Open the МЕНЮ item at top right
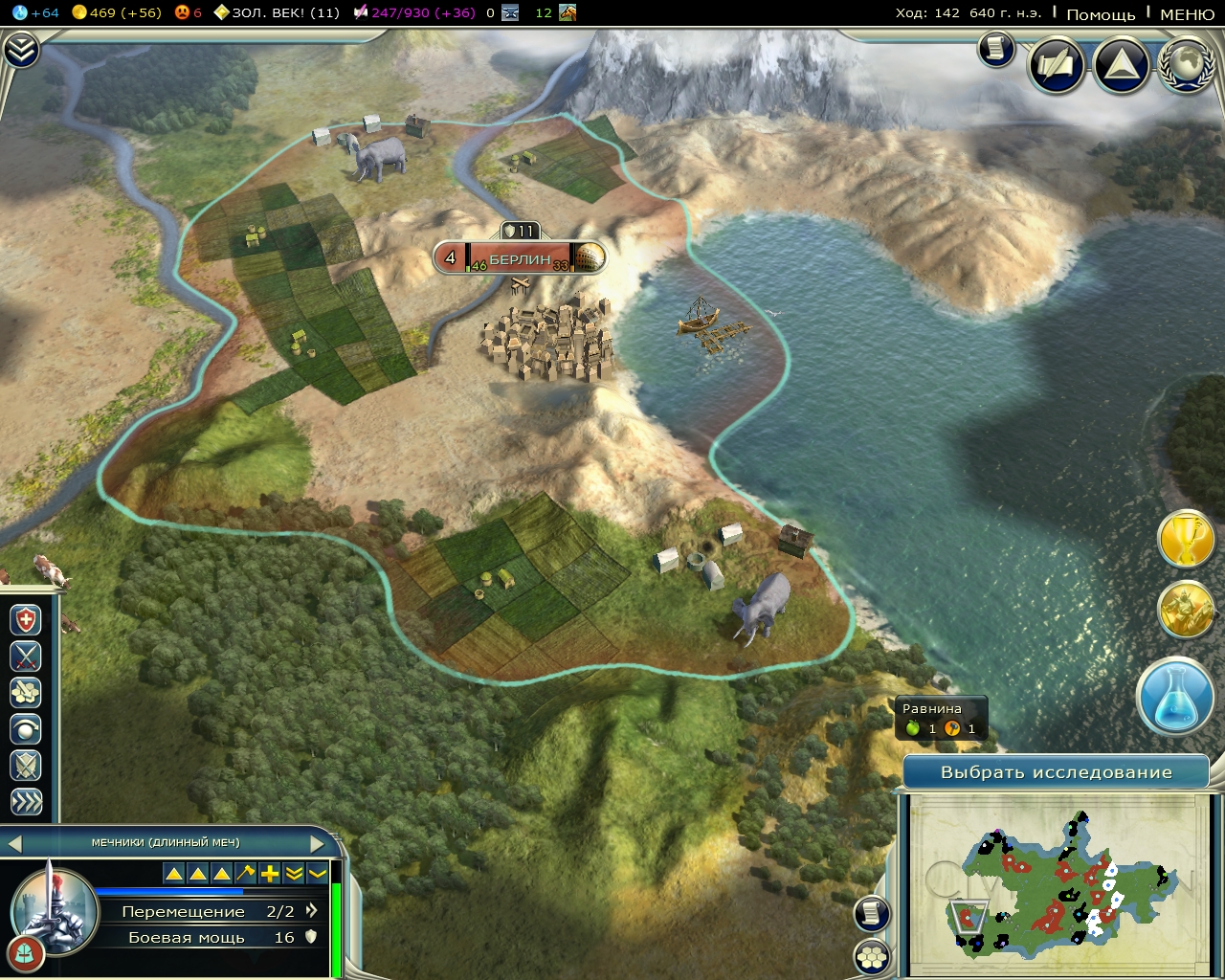The width and height of the screenshot is (1225, 980). 1187,15
